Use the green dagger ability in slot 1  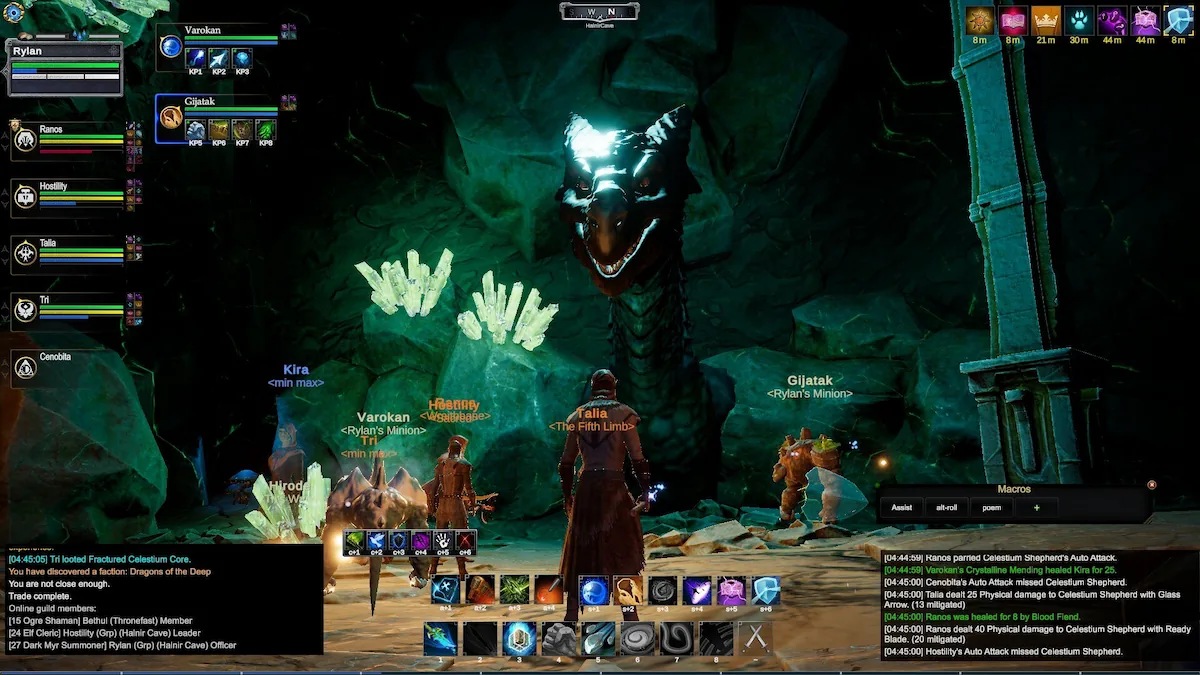(440, 638)
